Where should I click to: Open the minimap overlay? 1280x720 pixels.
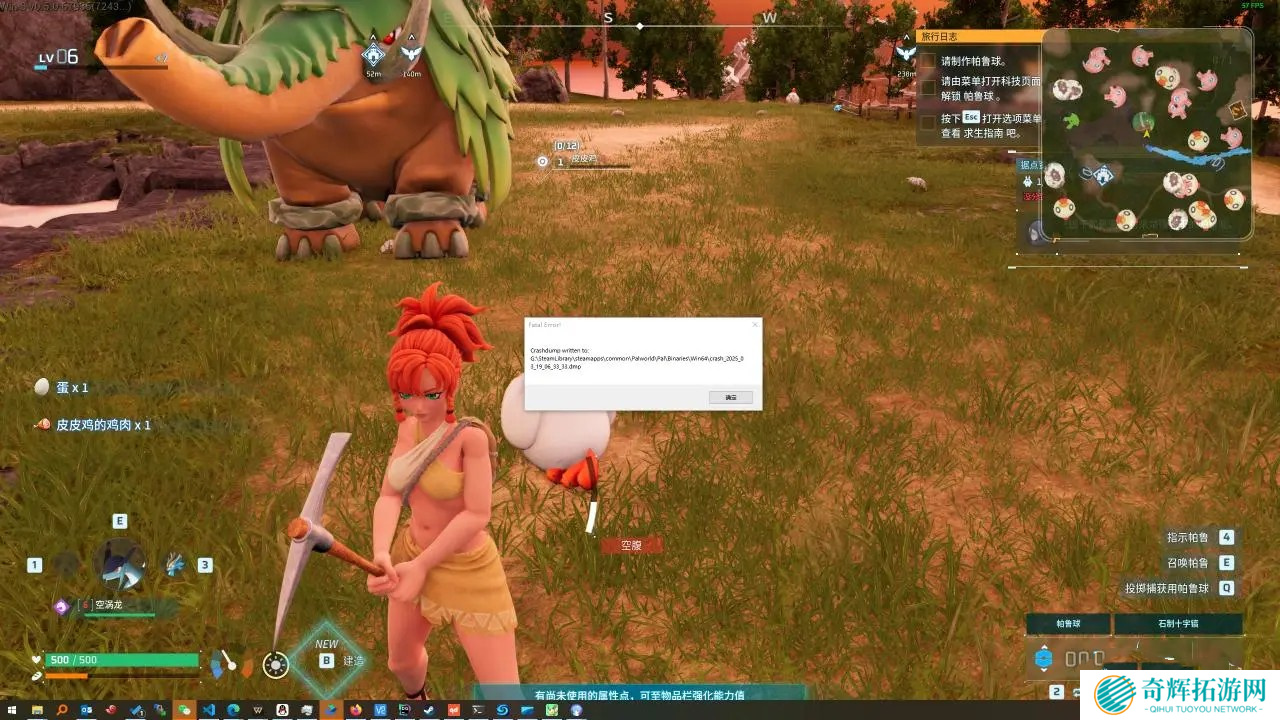[1147, 133]
